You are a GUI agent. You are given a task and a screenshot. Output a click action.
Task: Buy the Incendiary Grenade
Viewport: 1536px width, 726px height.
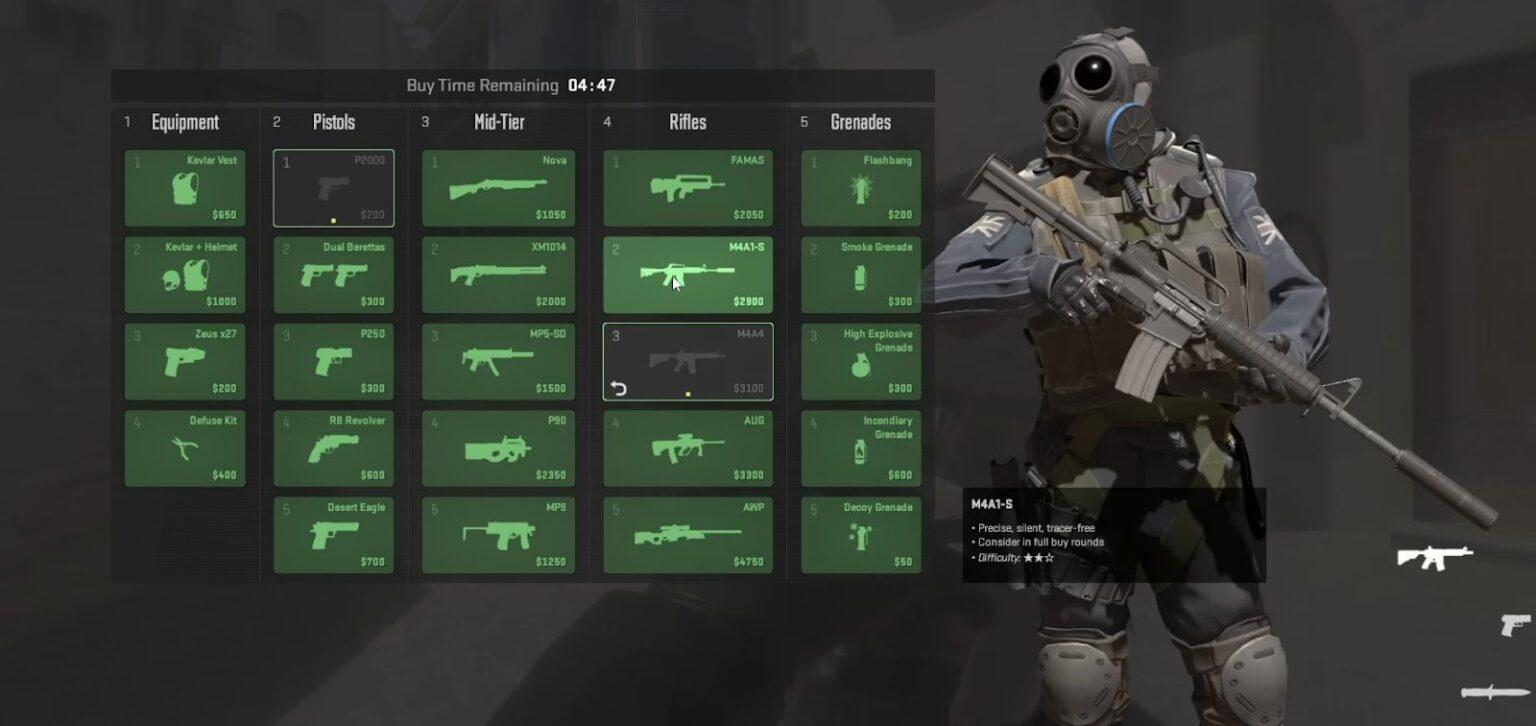pyautogui.click(x=861, y=448)
